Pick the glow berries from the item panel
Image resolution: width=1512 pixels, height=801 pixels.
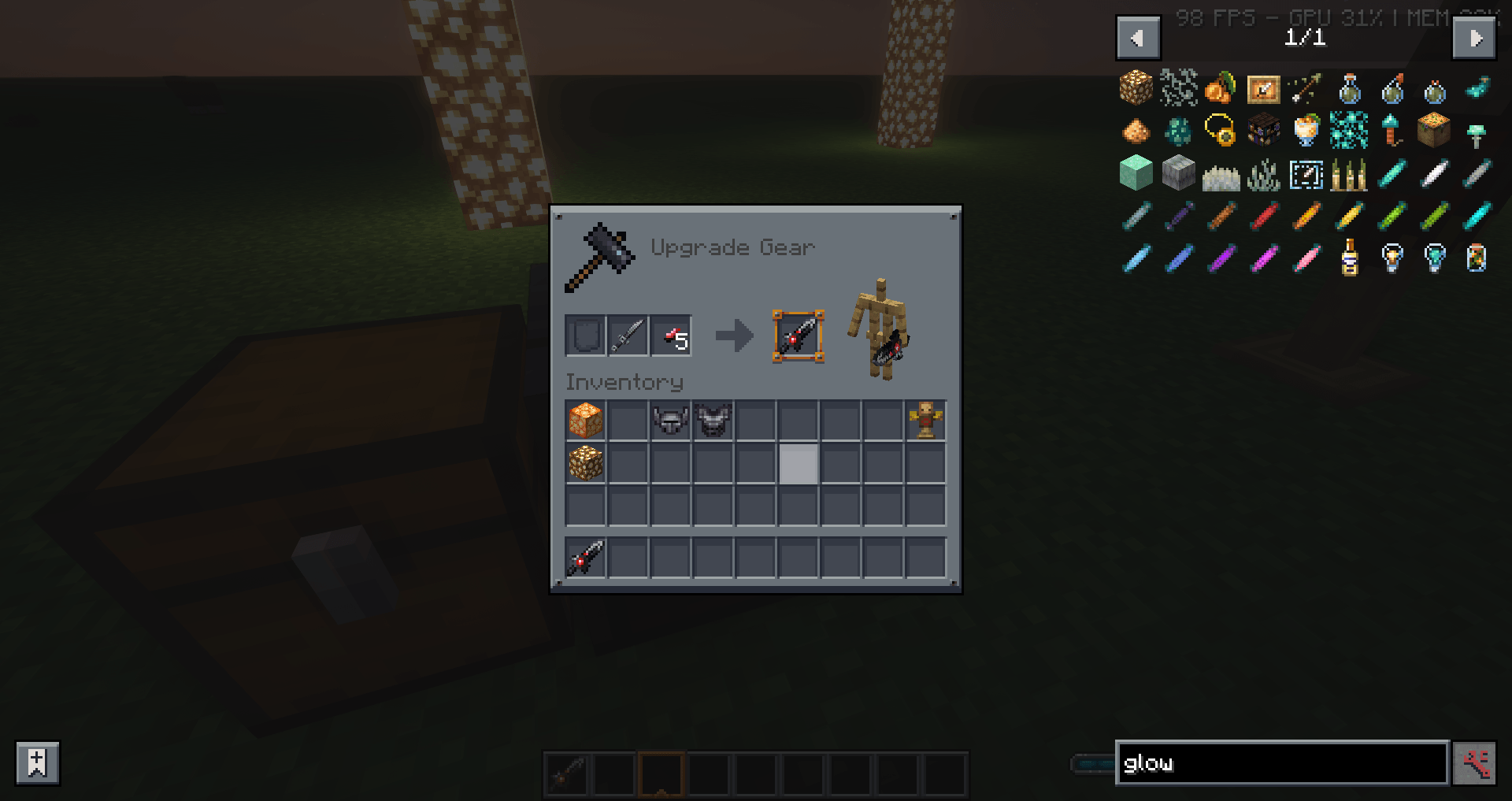tap(1221, 89)
